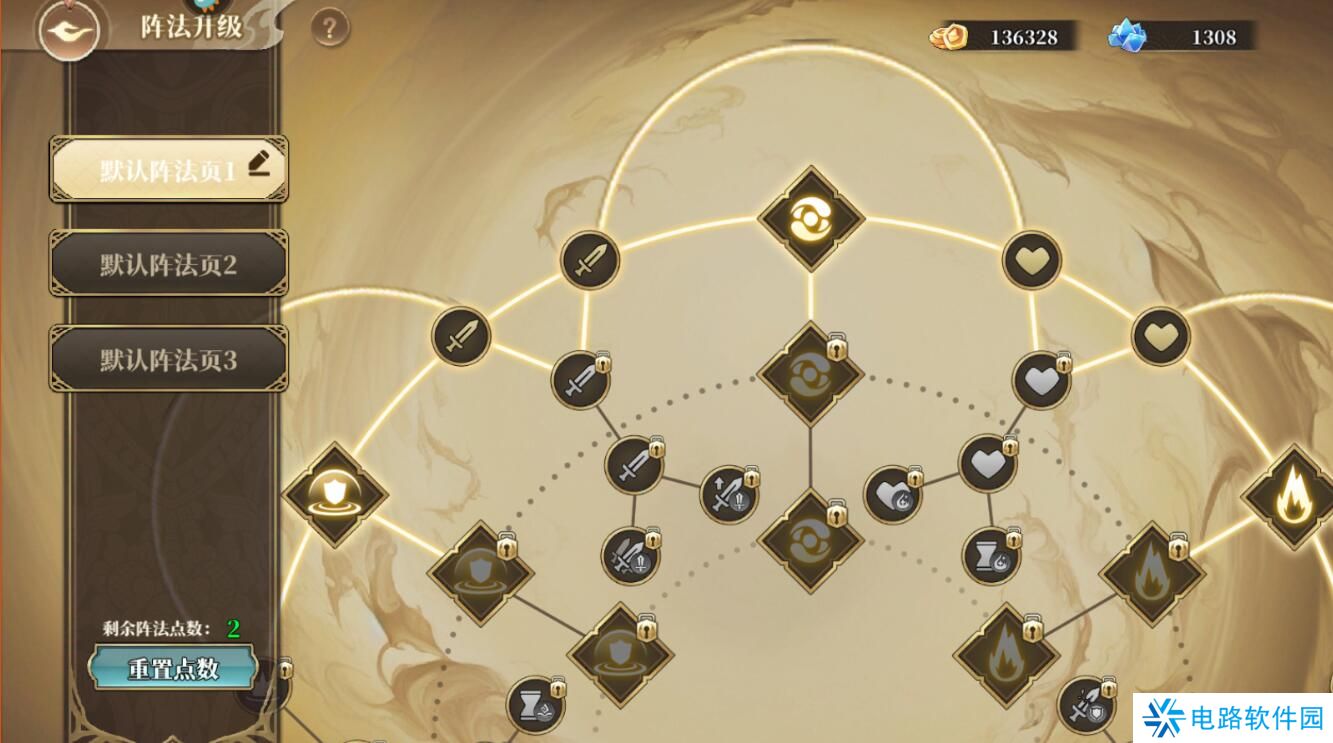Image resolution: width=1333 pixels, height=743 pixels.
Task: Switch to 默认阵法页3 formation page
Action: click(168, 360)
